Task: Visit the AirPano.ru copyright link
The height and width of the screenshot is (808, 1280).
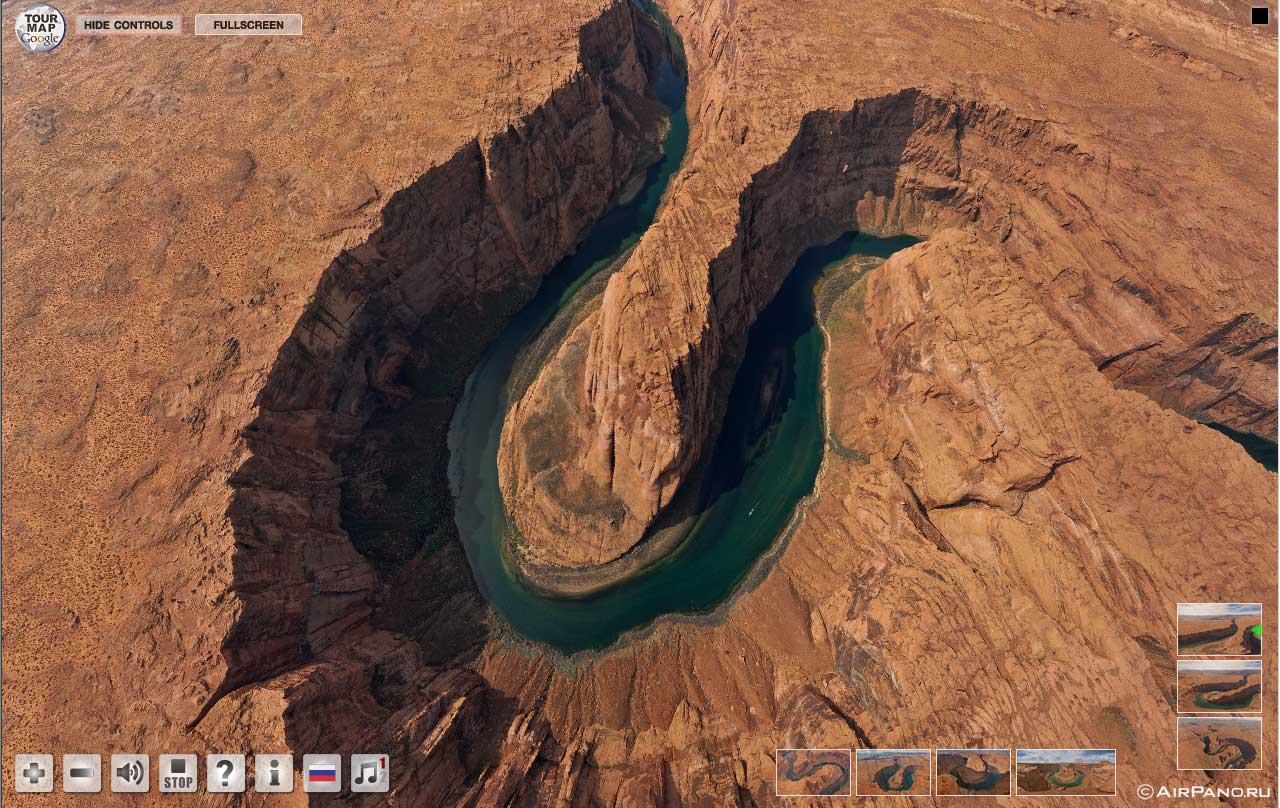Action: pos(1203,792)
